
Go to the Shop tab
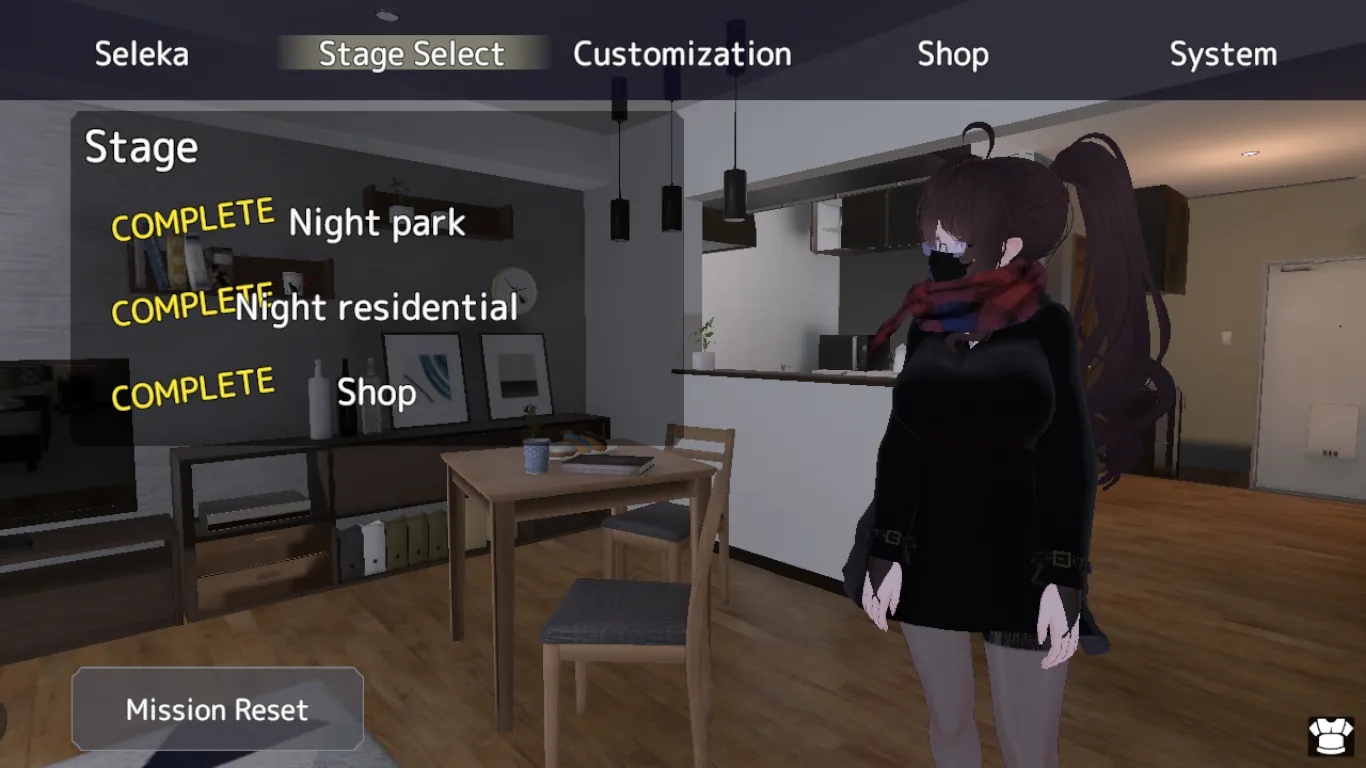[953, 54]
